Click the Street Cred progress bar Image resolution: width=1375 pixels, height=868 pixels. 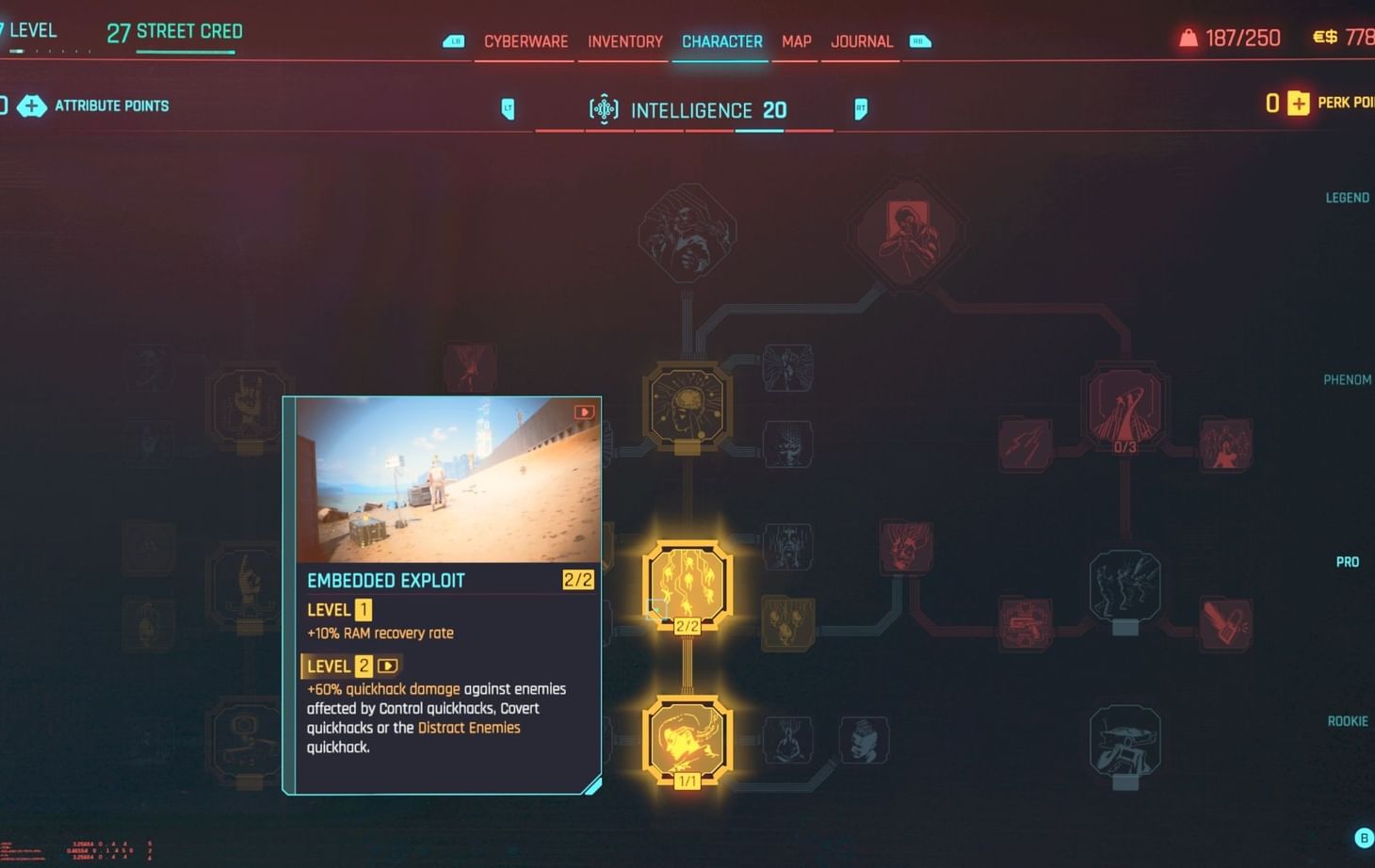tap(185, 51)
